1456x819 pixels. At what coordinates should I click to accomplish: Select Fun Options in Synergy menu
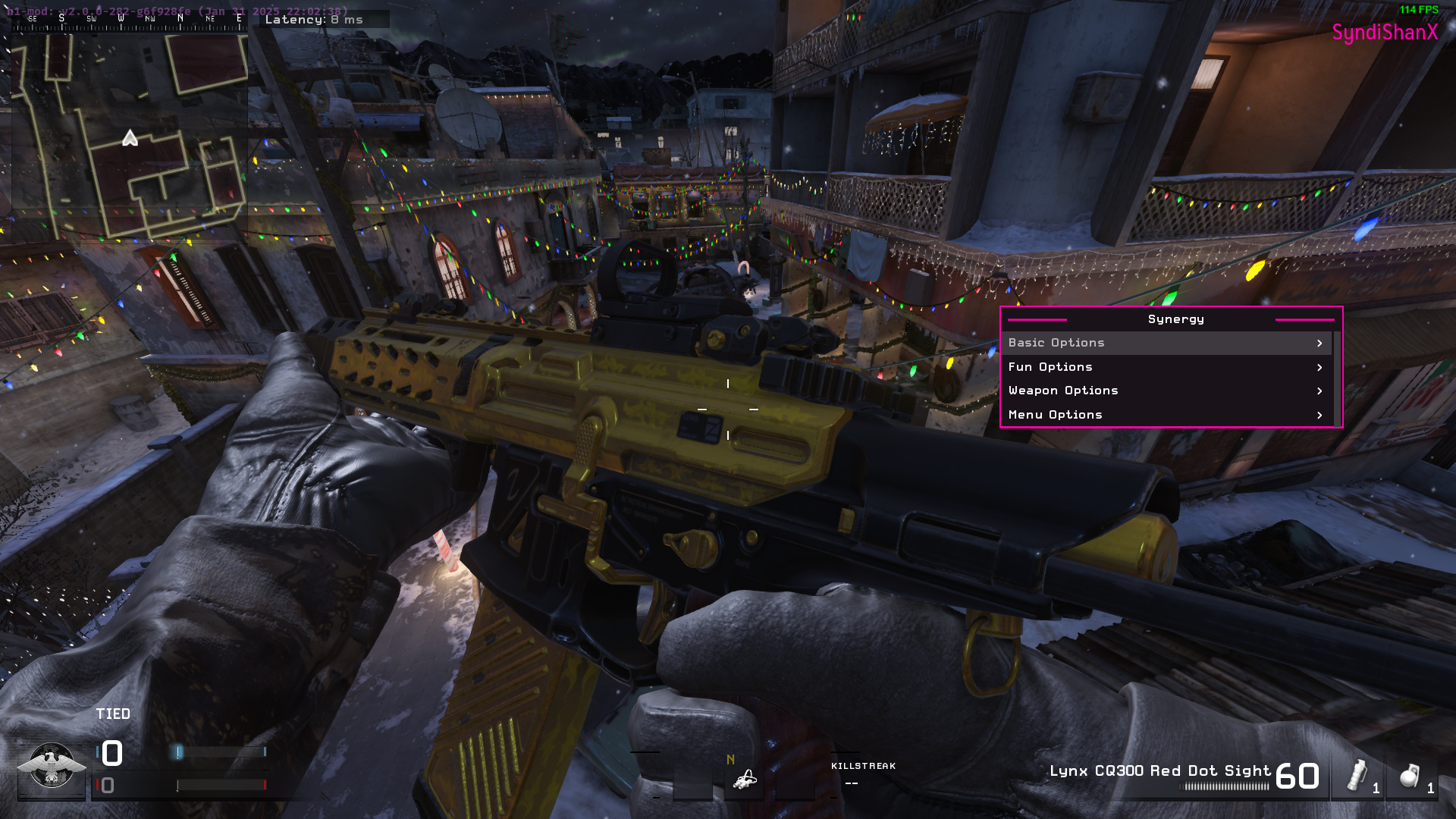(x=1166, y=367)
